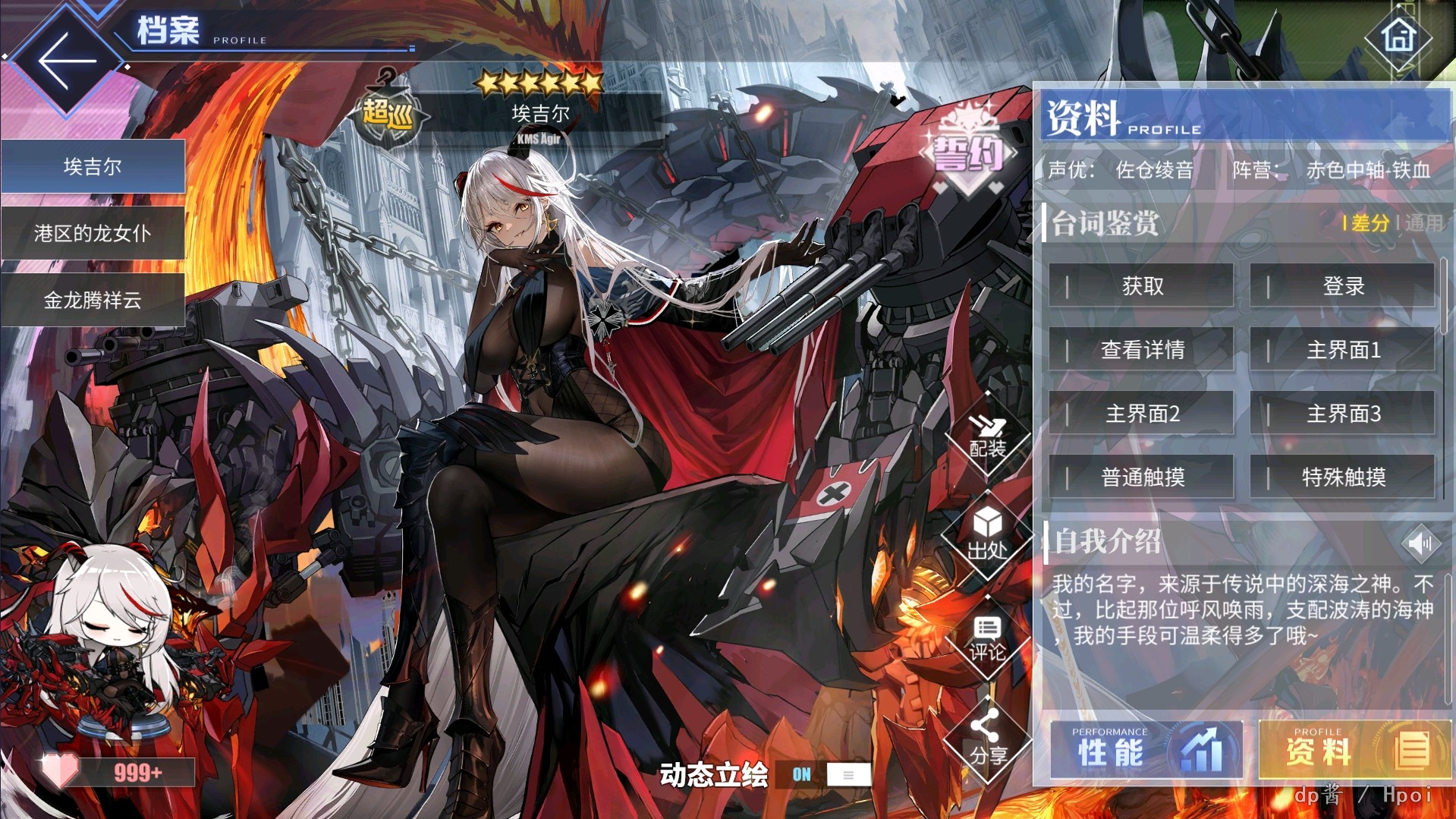
Task: Play the 登录 voice line
Action: click(x=1342, y=286)
